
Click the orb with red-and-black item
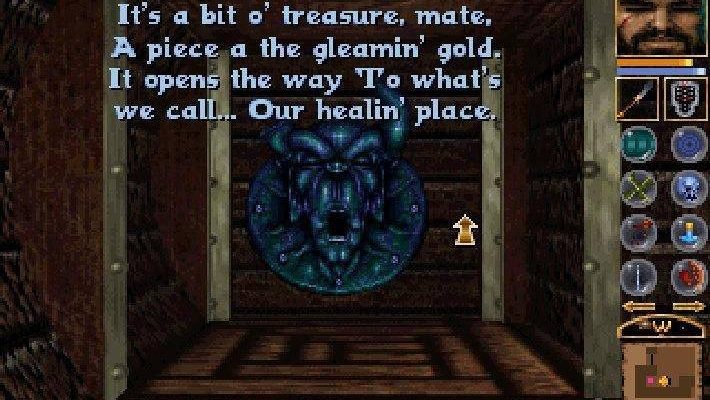click(x=638, y=231)
